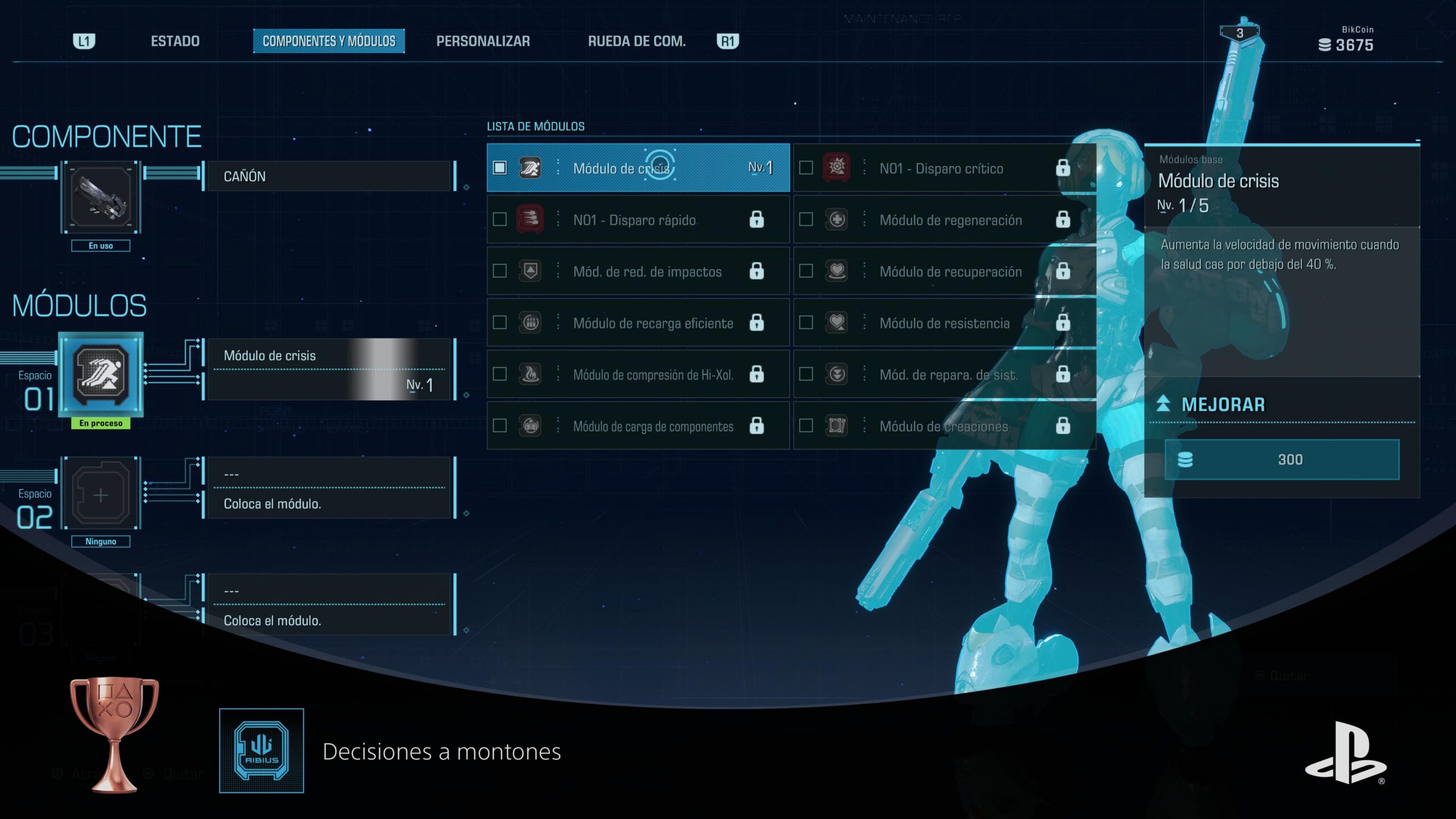
Task: Go to the RUEDA DE COM. tab
Action: point(636,41)
